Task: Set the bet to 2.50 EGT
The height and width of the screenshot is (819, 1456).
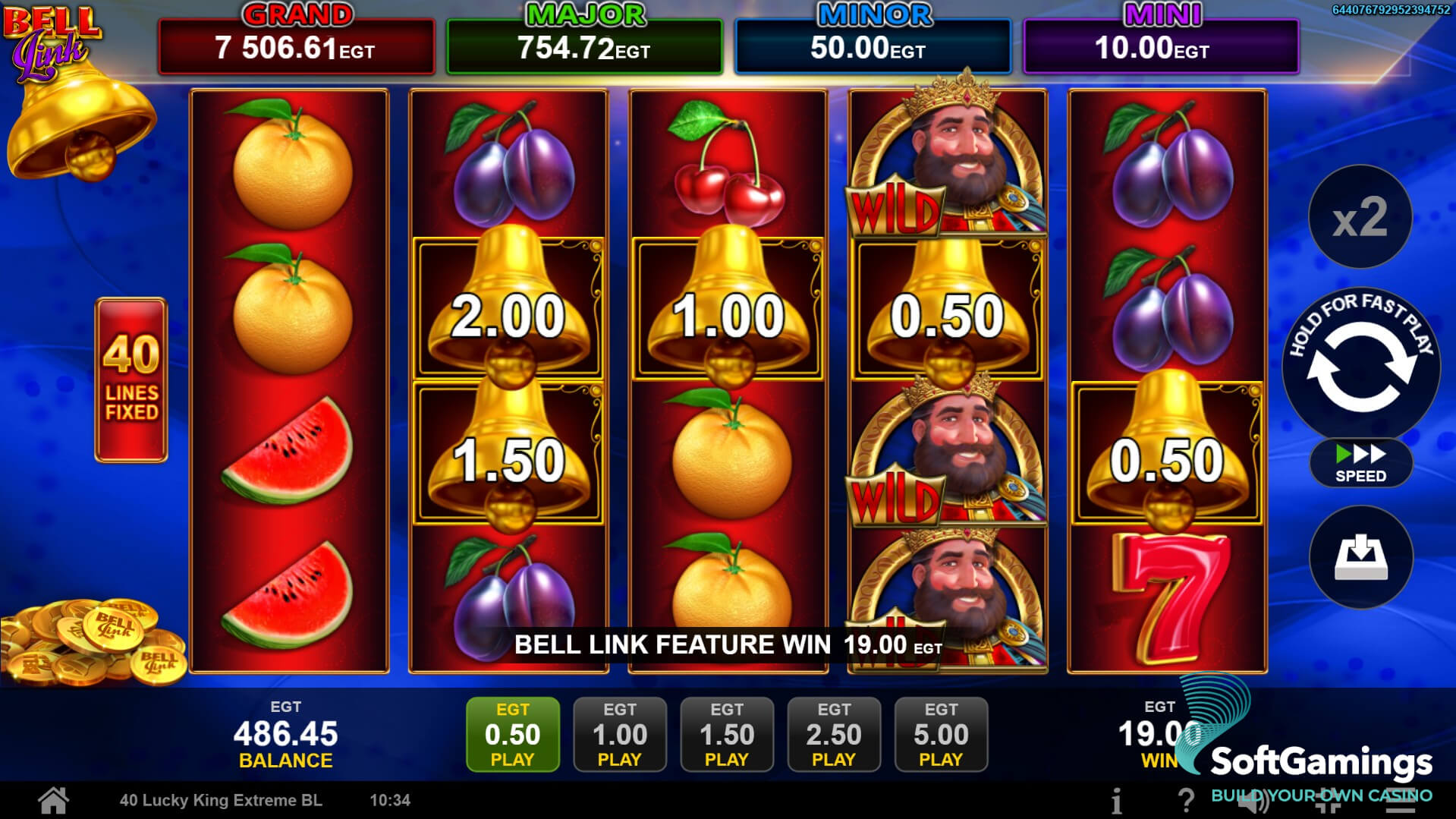Action: pos(834,734)
